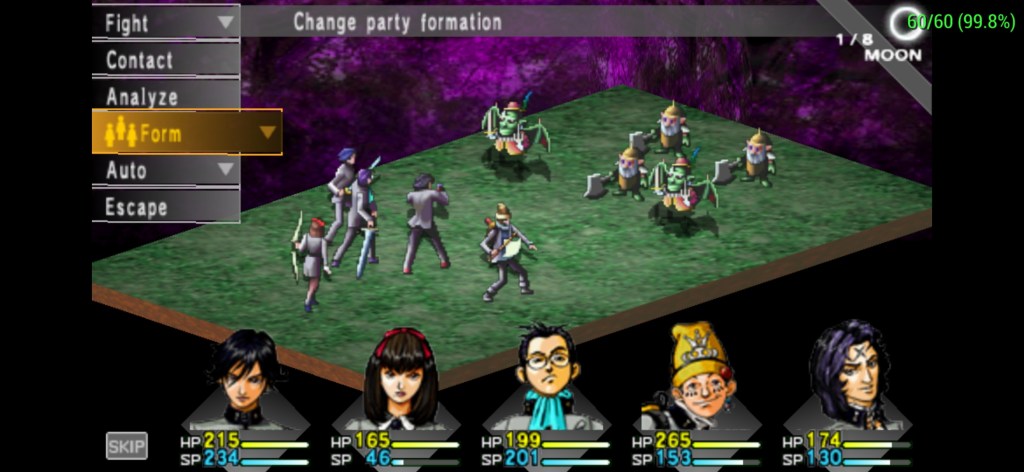Select the Fight command

pyautogui.click(x=165, y=22)
